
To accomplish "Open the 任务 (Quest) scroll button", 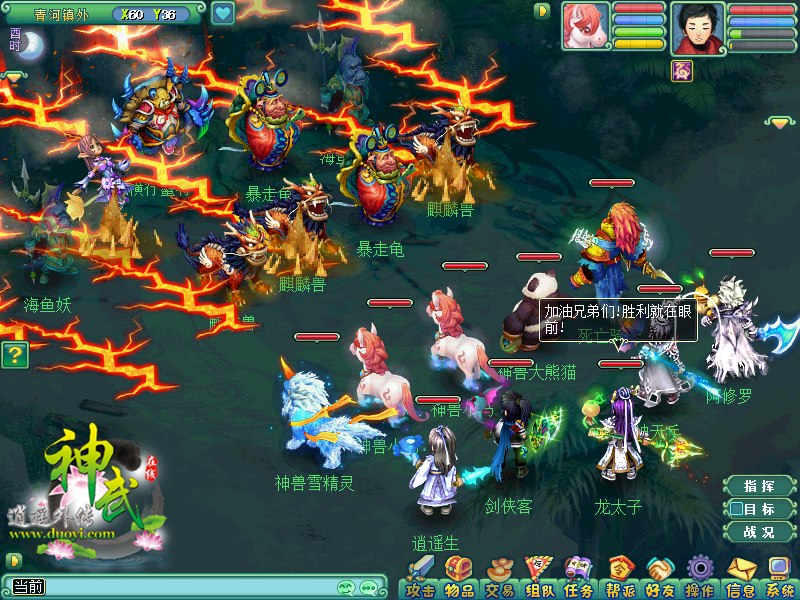I will (x=579, y=578).
